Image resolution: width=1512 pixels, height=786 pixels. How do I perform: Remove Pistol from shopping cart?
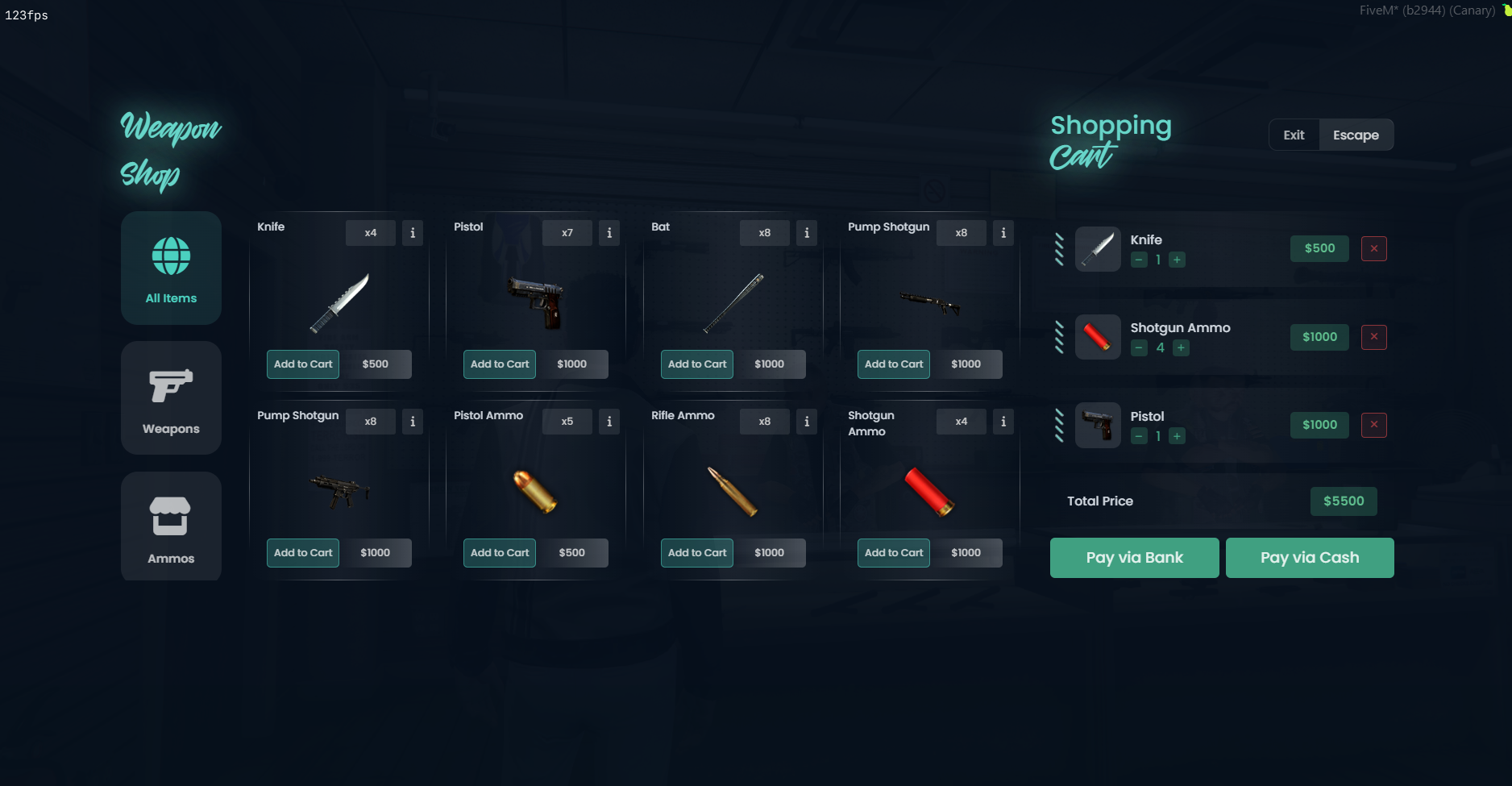[x=1374, y=425]
